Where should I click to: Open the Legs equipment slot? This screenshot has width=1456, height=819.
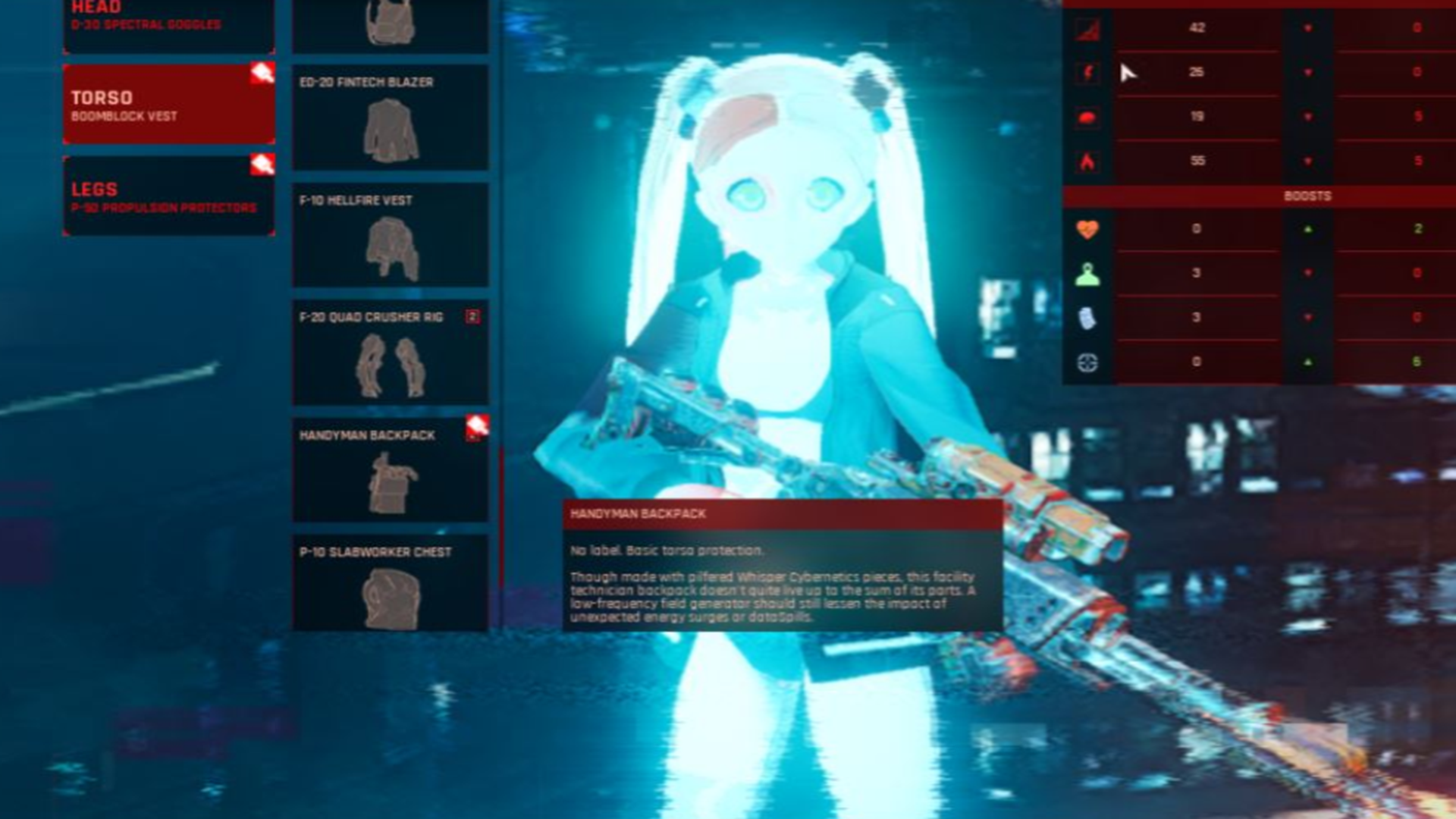point(168,196)
